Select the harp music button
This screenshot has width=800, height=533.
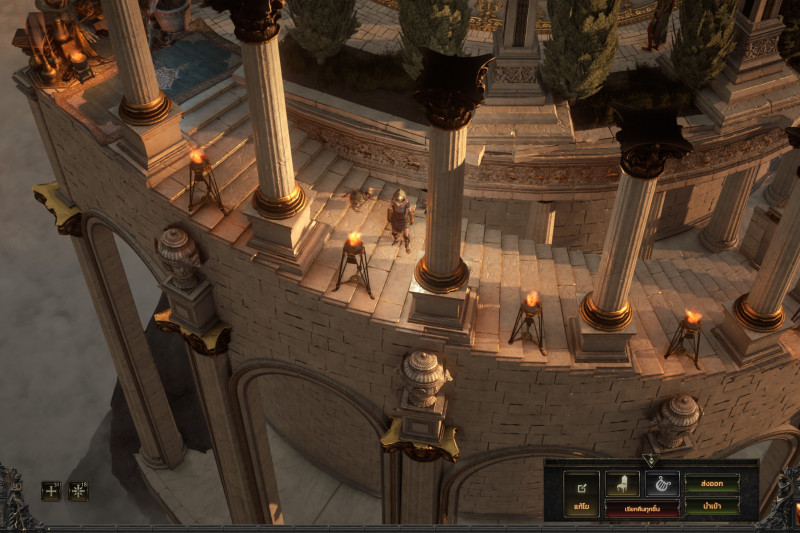661,484
